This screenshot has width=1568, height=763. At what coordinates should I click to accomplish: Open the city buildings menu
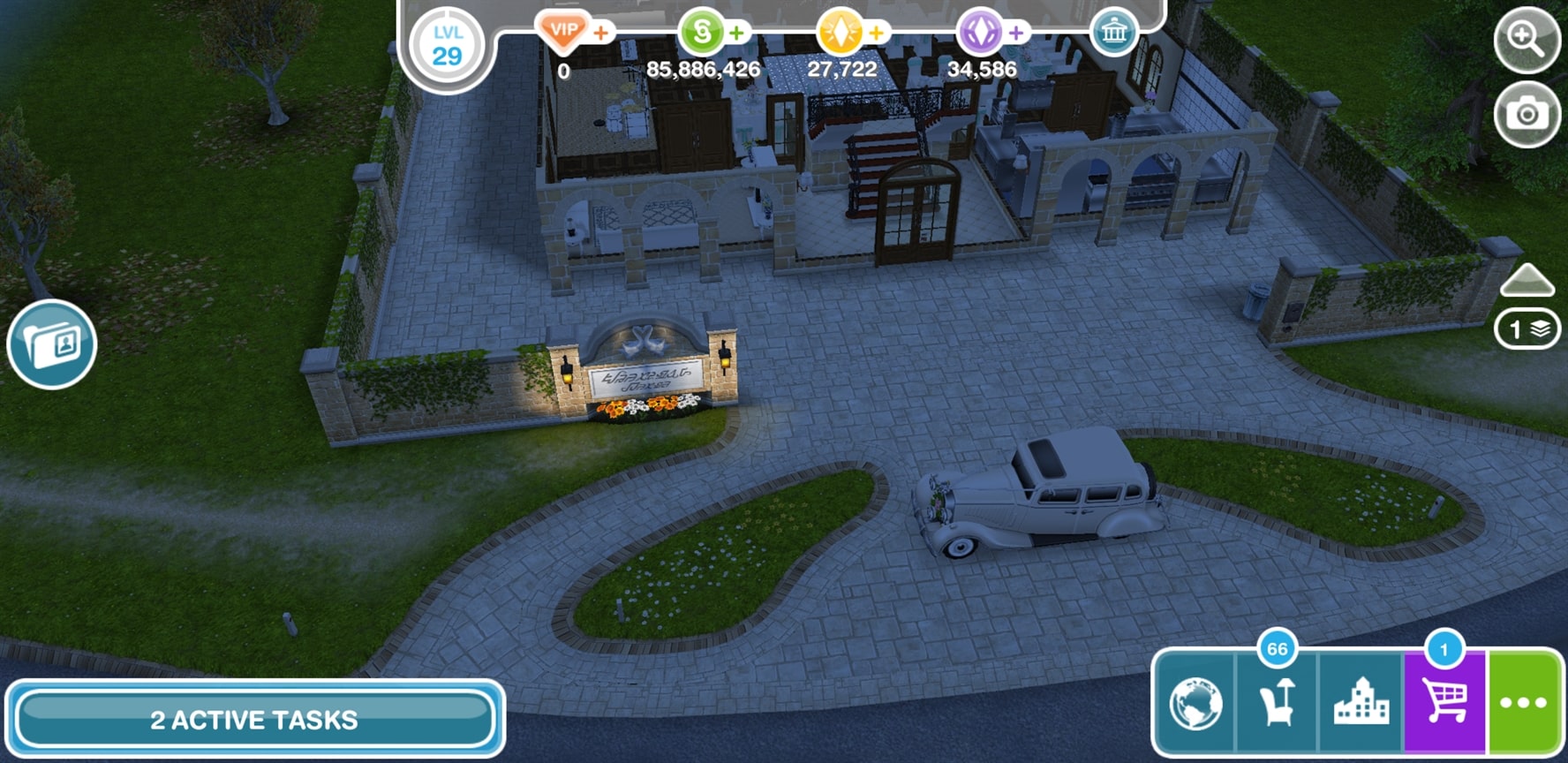[x=1361, y=704]
